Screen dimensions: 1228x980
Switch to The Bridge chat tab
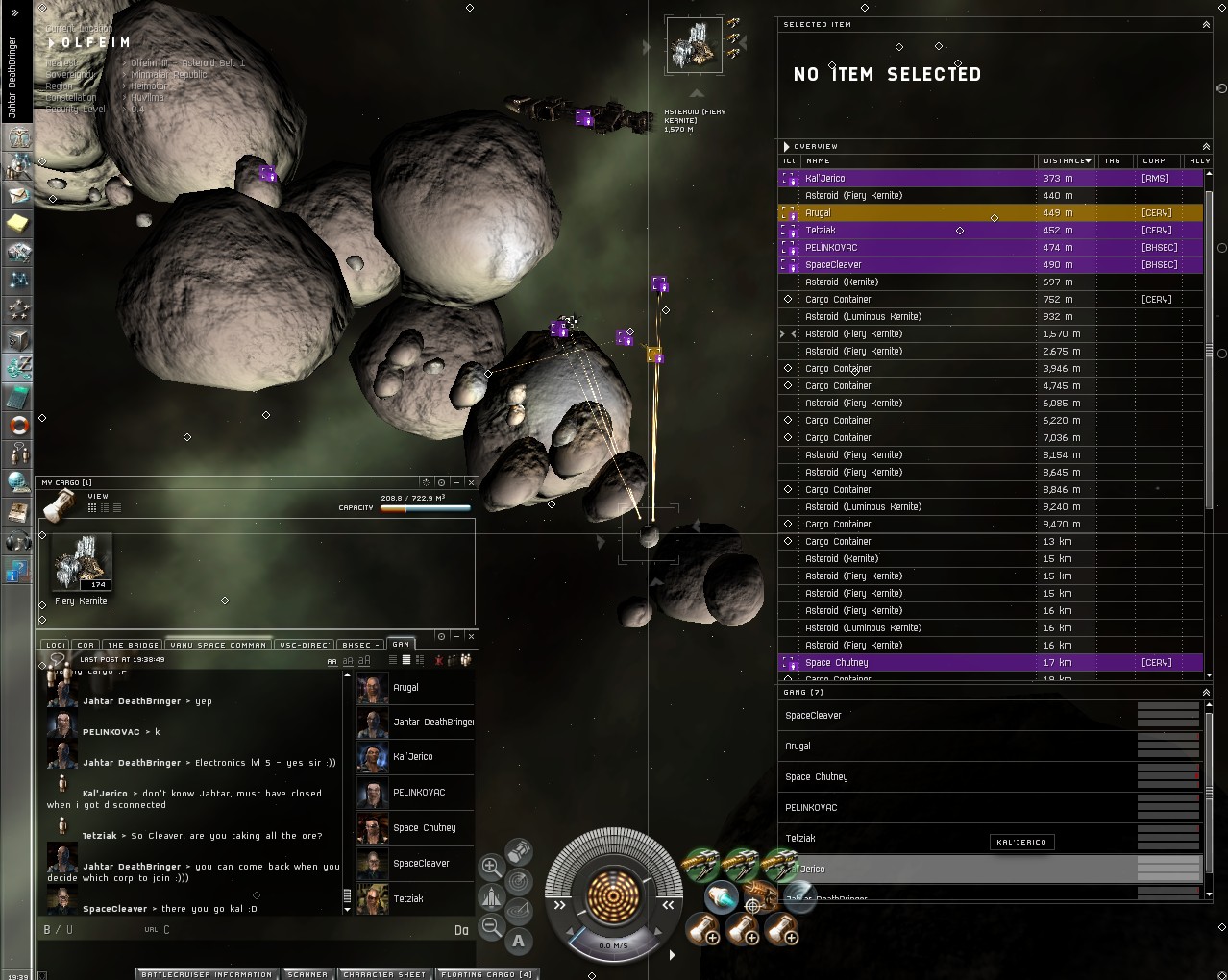coord(133,645)
